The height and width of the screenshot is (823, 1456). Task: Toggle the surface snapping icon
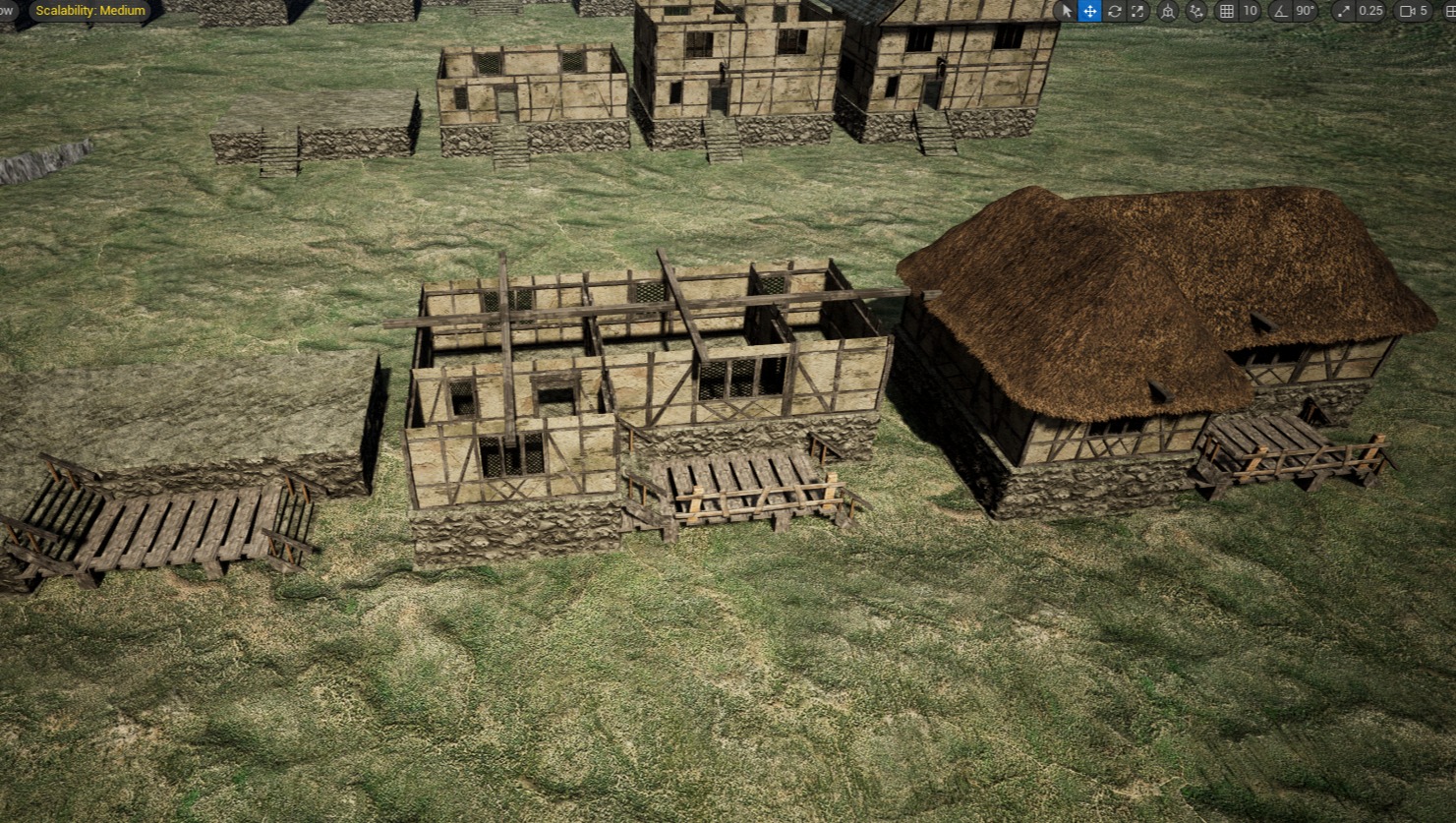(x=1196, y=12)
